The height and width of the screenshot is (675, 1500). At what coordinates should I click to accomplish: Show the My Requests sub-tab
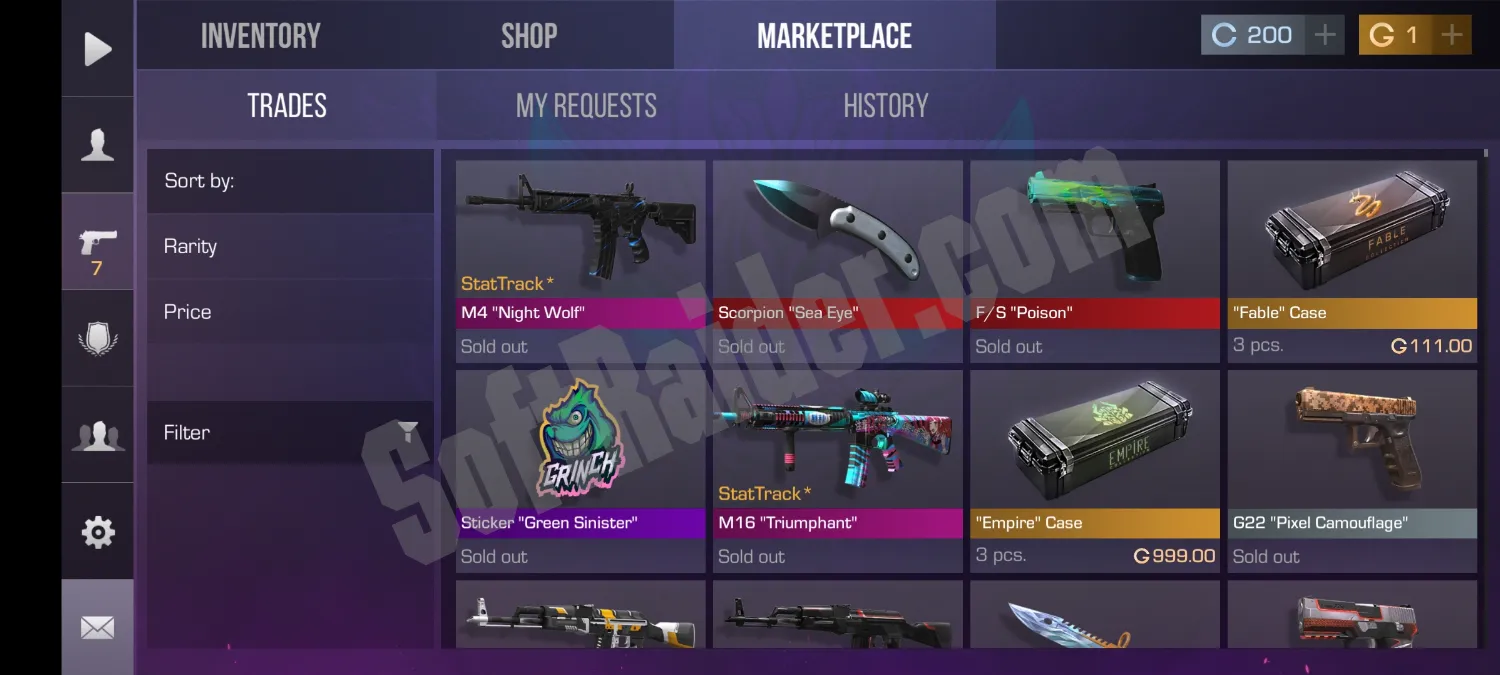pos(586,106)
